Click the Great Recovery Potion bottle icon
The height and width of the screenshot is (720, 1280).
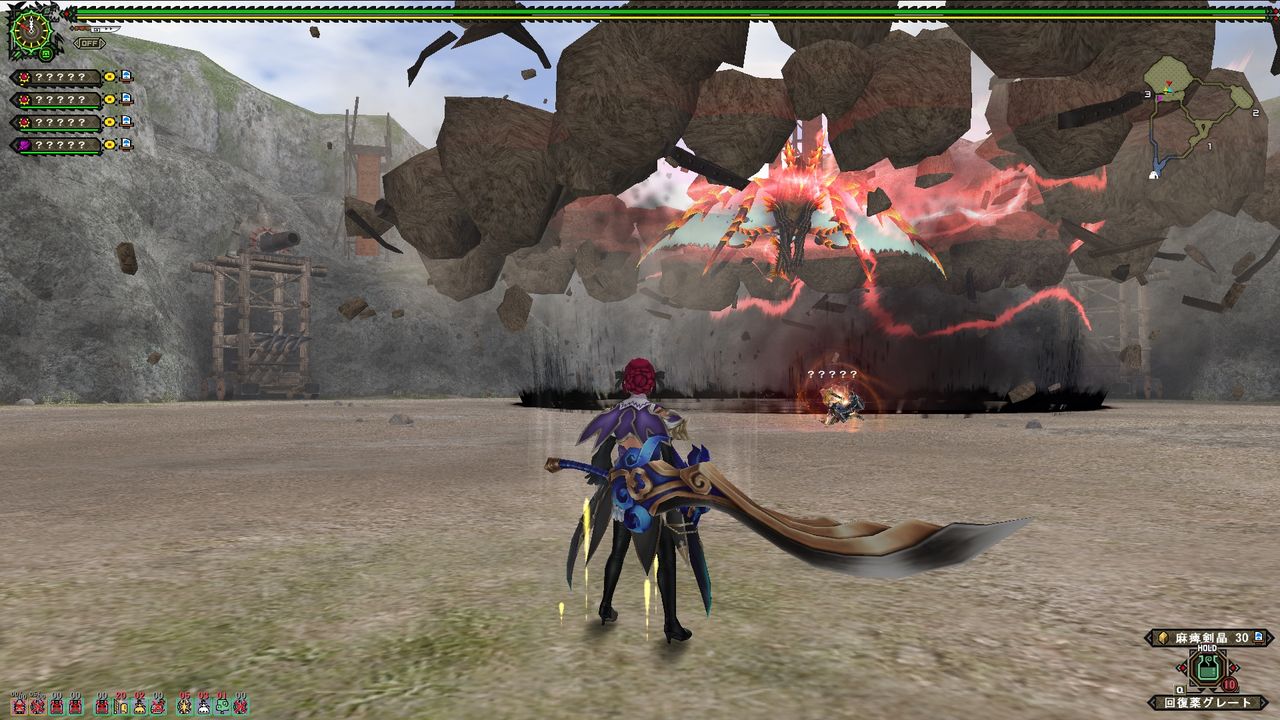(x=1207, y=667)
